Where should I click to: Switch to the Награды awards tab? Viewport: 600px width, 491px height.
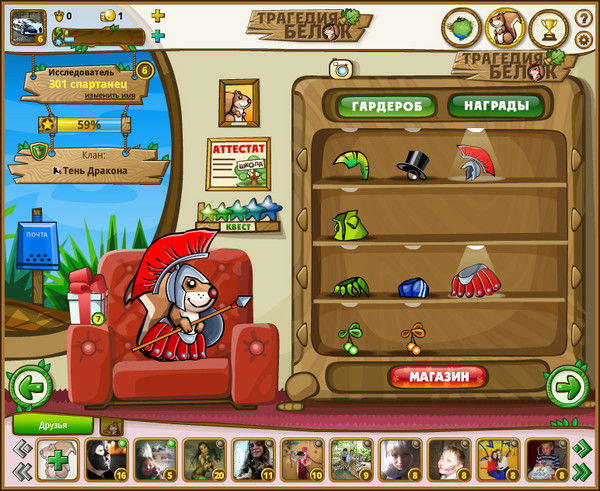(x=495, y=105)
